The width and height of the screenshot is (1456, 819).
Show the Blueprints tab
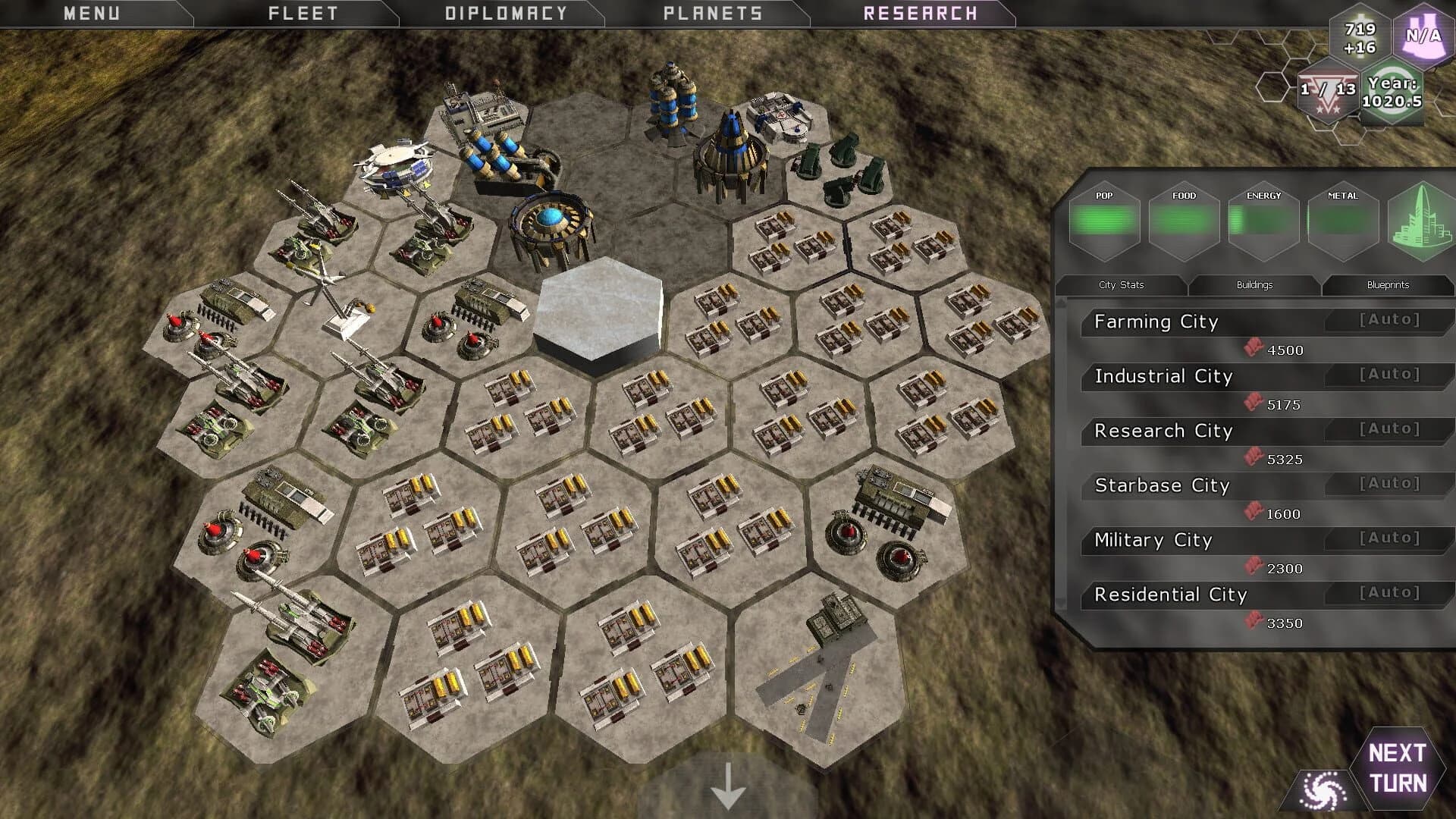click(1388, 285)
